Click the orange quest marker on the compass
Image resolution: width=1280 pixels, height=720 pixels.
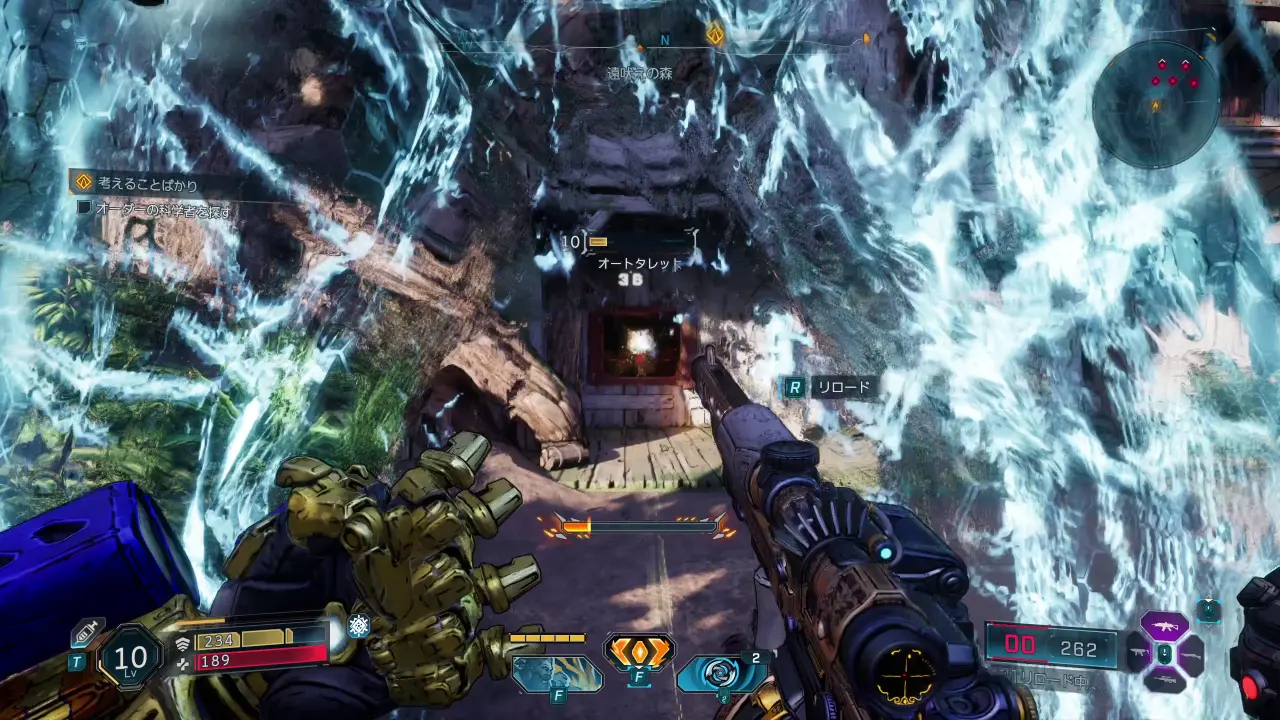pyautogui.click(x=715, y=35)
